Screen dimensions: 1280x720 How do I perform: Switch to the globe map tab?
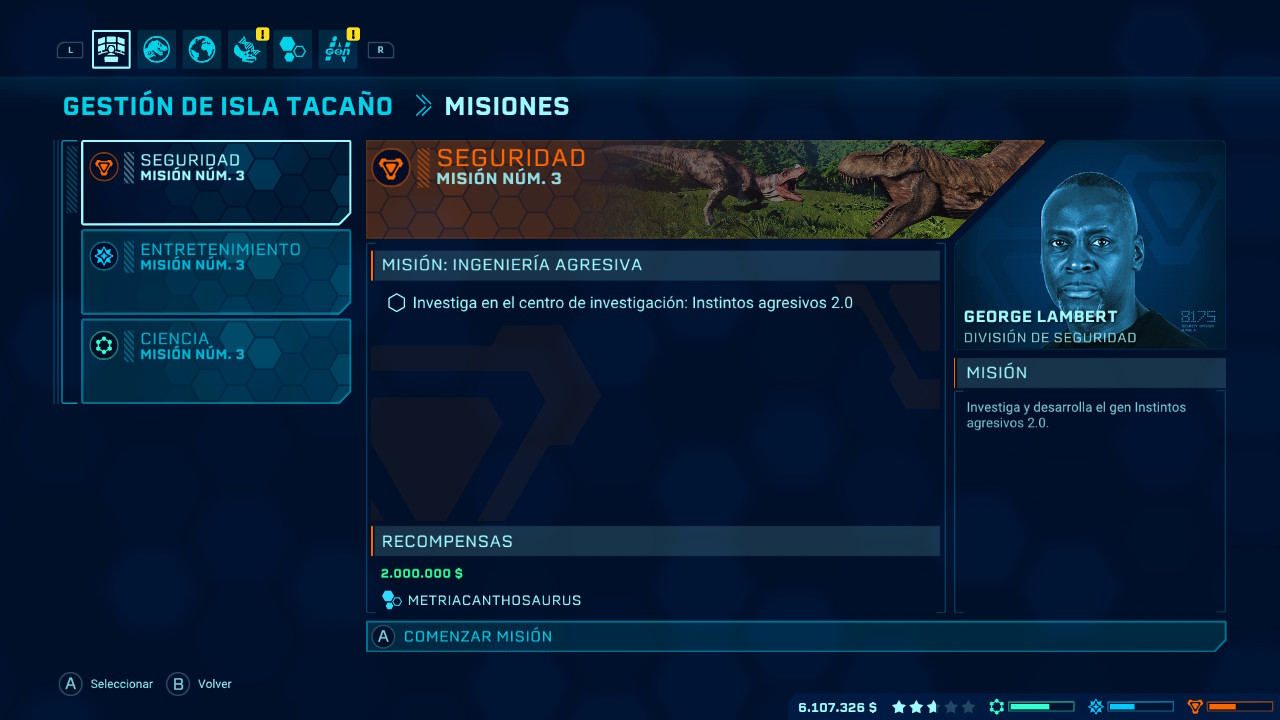202,49
